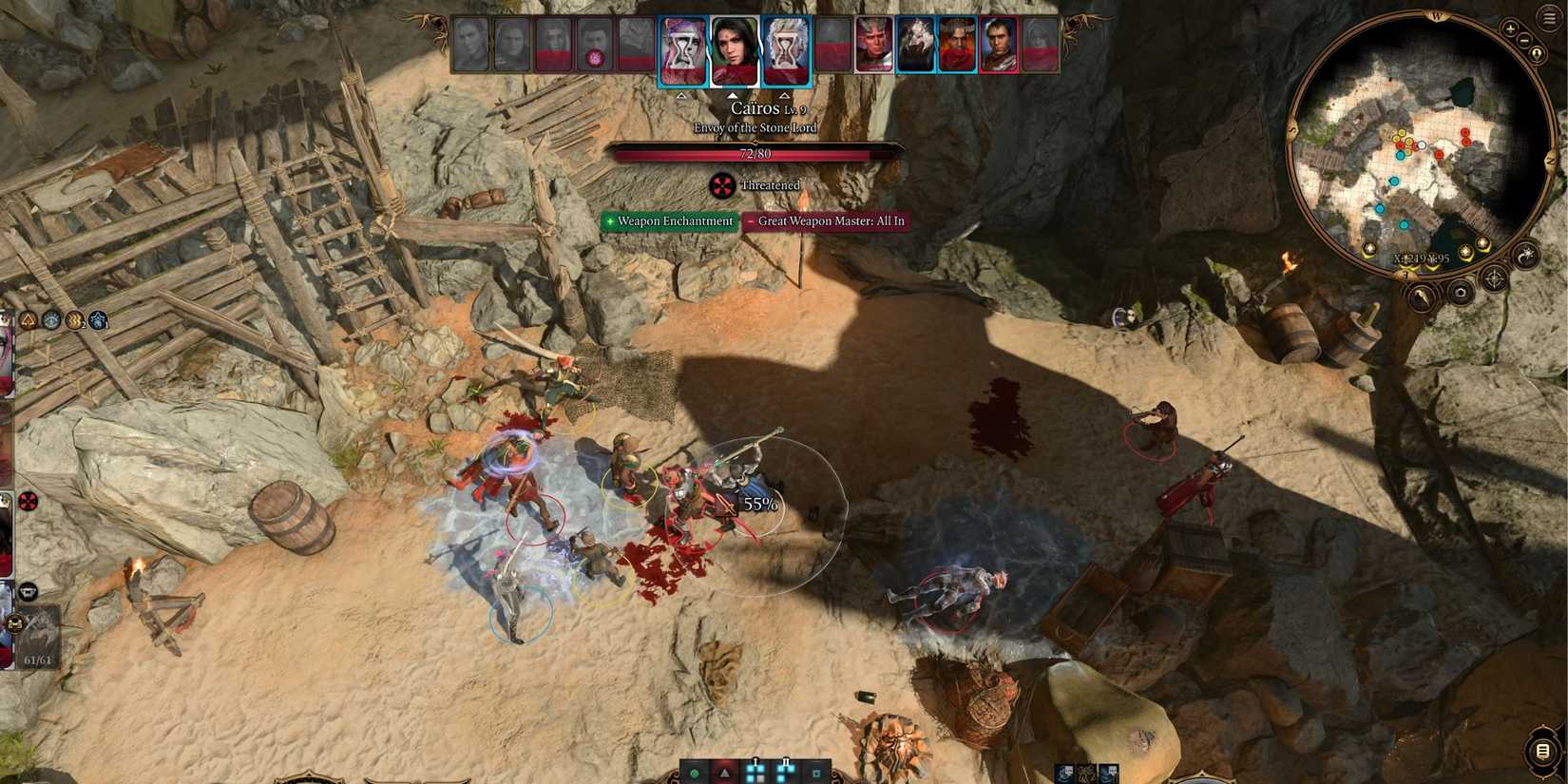Click the compass icon below the minimap
Image resolution: width=1568 pixels, height=784 pixels.
1494,277
